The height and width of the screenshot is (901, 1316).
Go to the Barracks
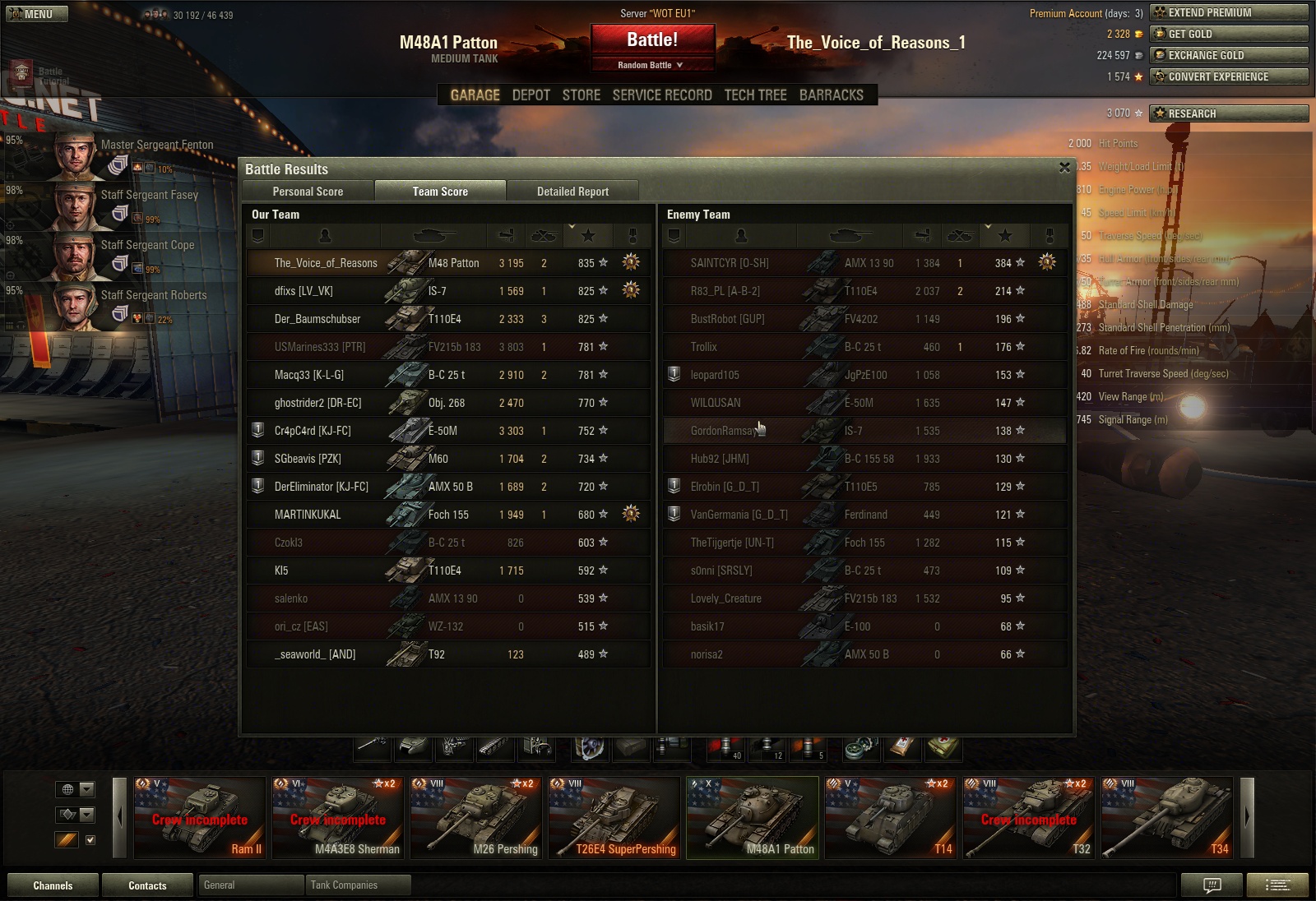(x=831, y=95)
